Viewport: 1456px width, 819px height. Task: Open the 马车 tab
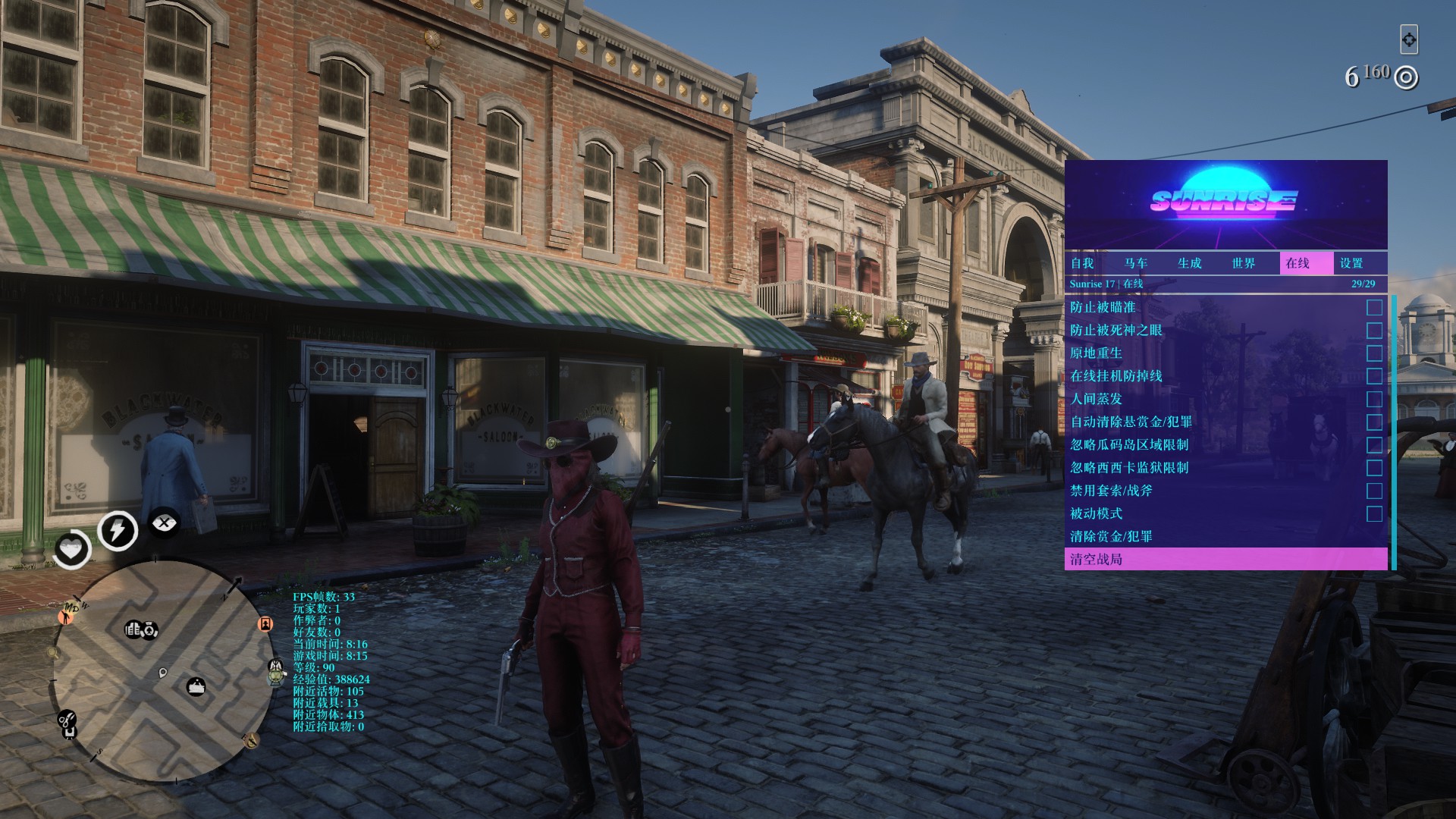coord(1136,263)
